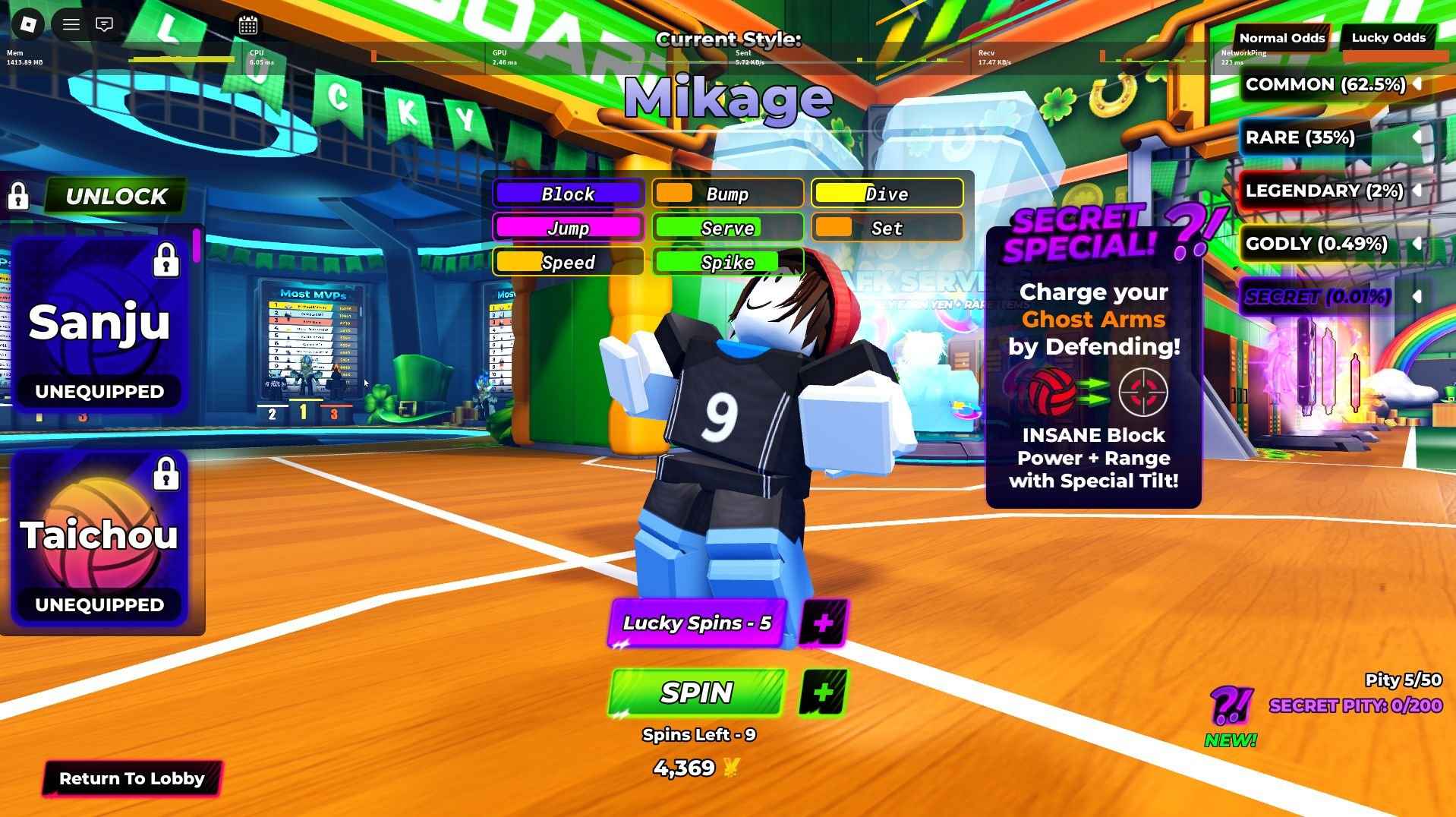Toggle the hamburger menu open
Screen dimensions: 1456x817
(x=70, y=24)
